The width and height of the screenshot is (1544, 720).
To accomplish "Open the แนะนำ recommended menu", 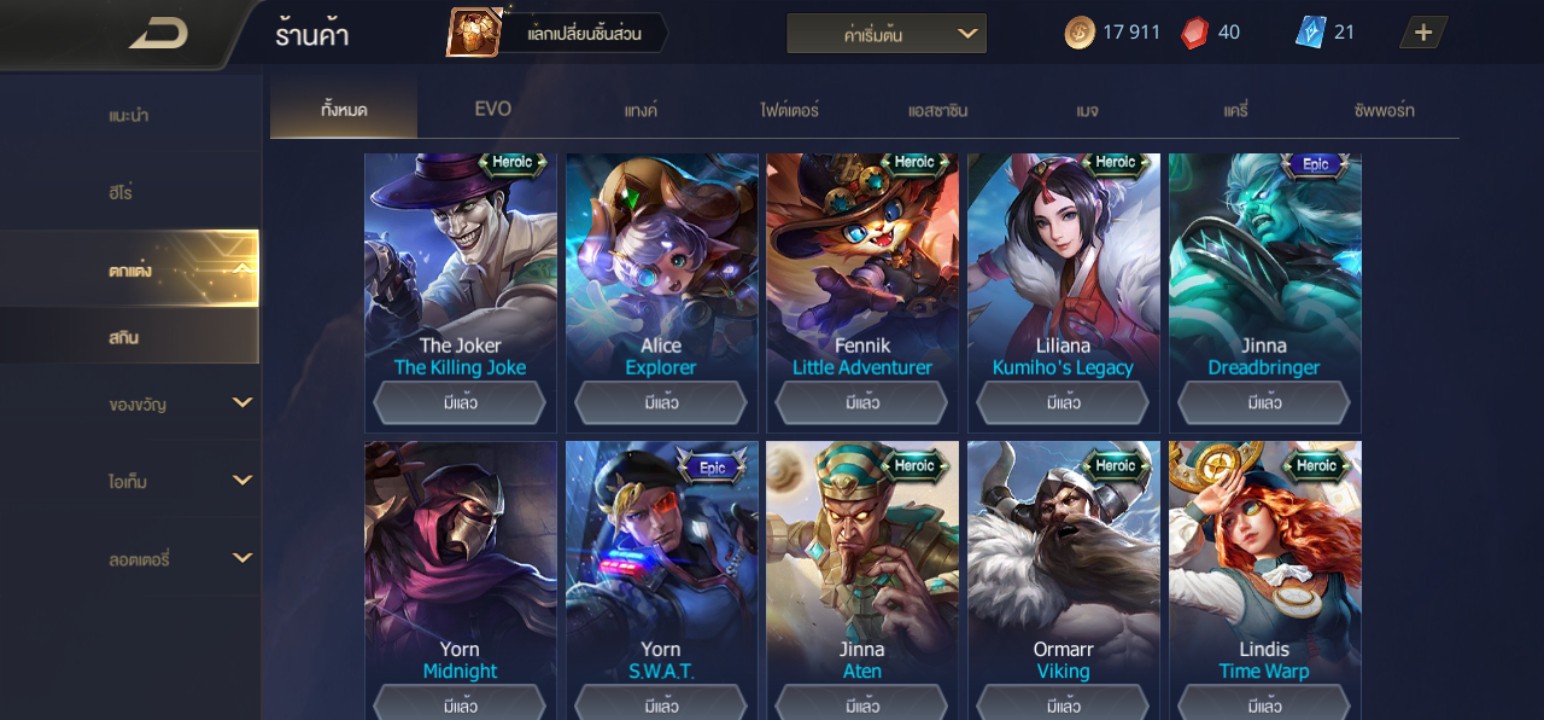I will tap(129, 115).
